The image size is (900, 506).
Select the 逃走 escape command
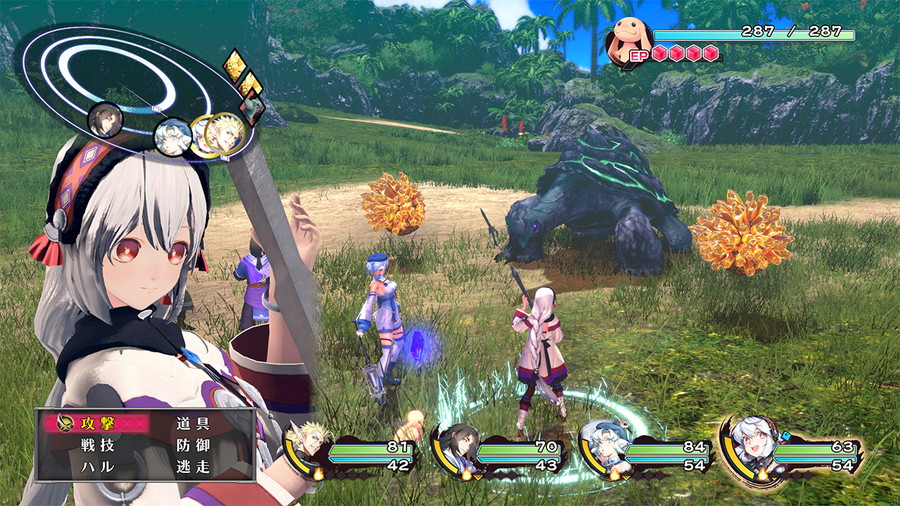pos(191,466)
